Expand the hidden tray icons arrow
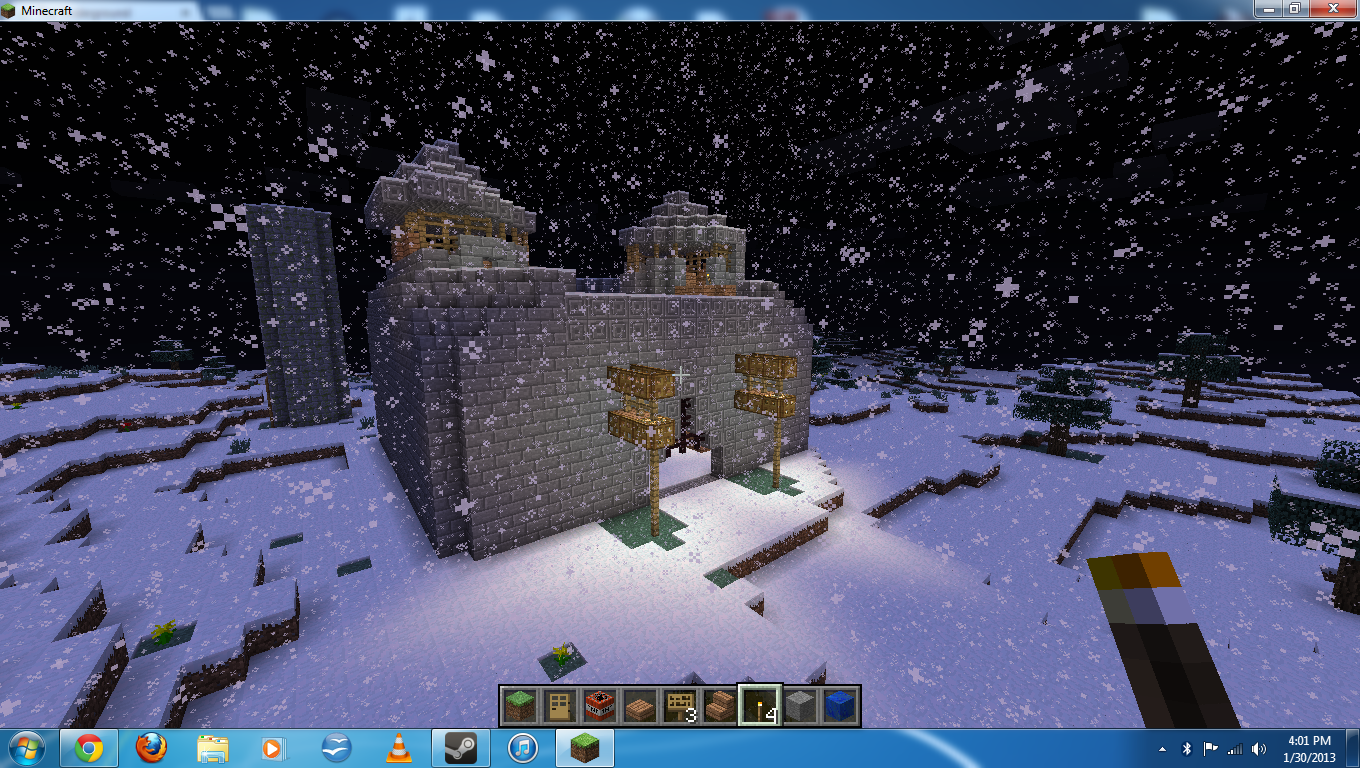Viewport: 1360px width, 768px height. (x=1164, y=747)
